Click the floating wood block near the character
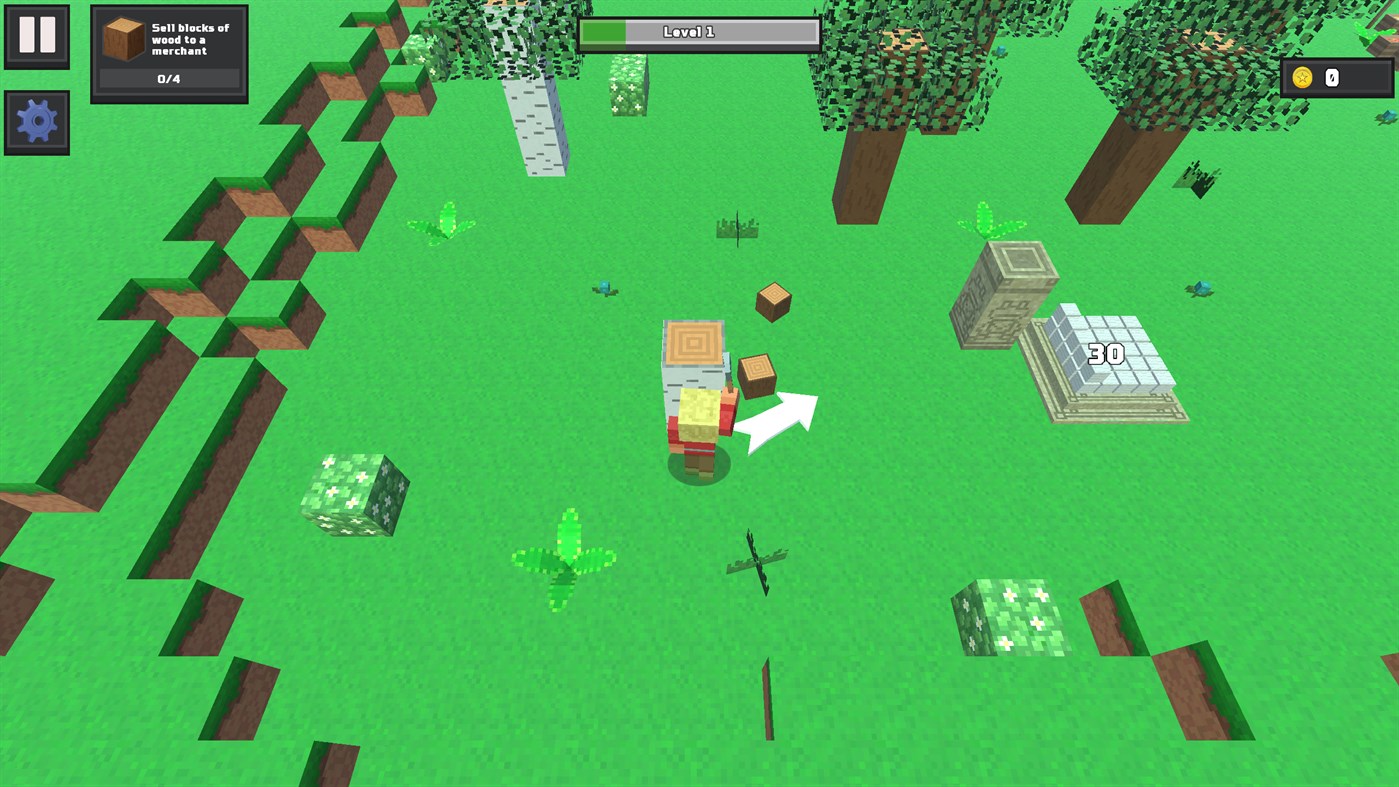This screenshot has width=1399, height=787. coord(757,373)
